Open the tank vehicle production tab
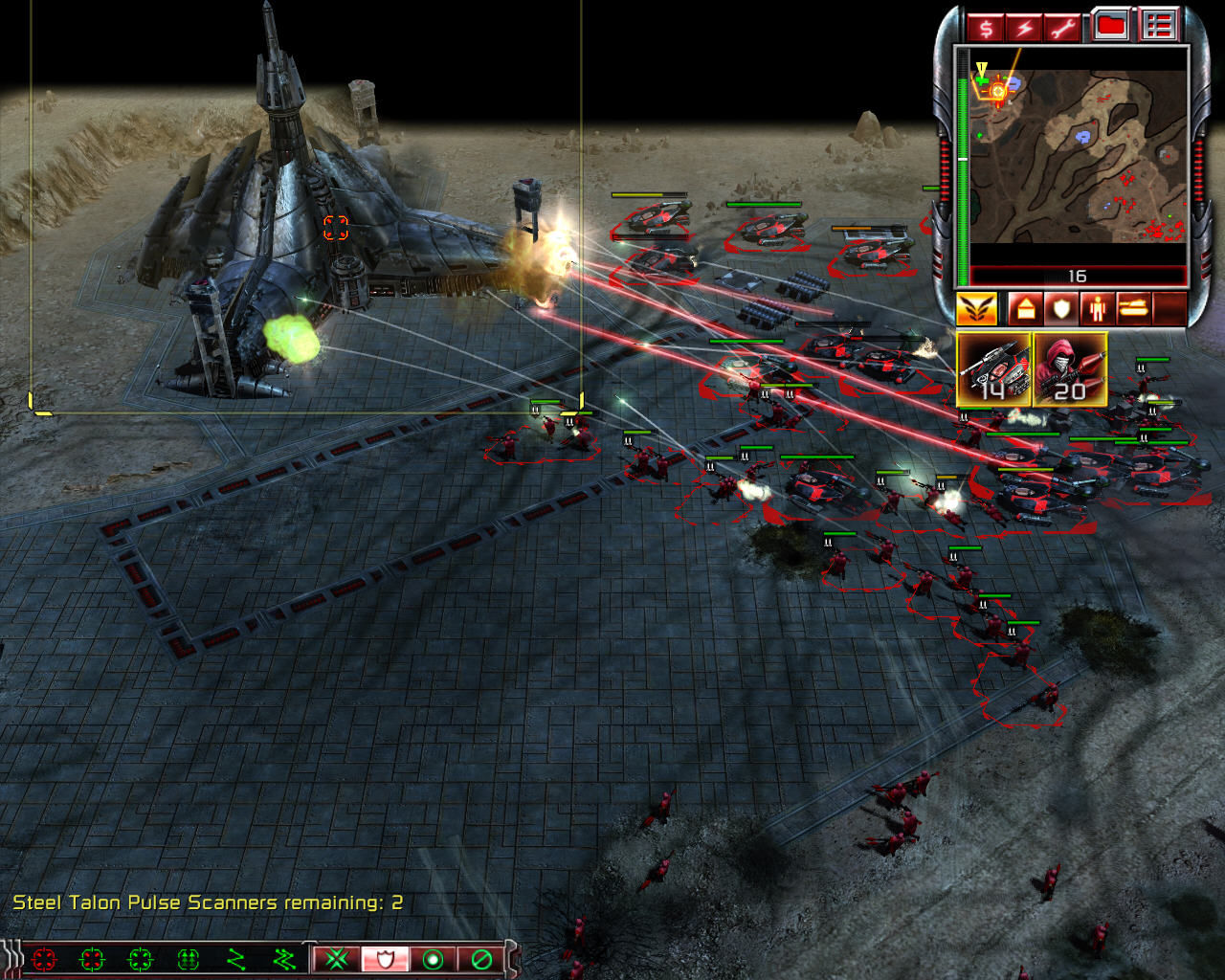1225x980 pixels. tap(1133, 309)
